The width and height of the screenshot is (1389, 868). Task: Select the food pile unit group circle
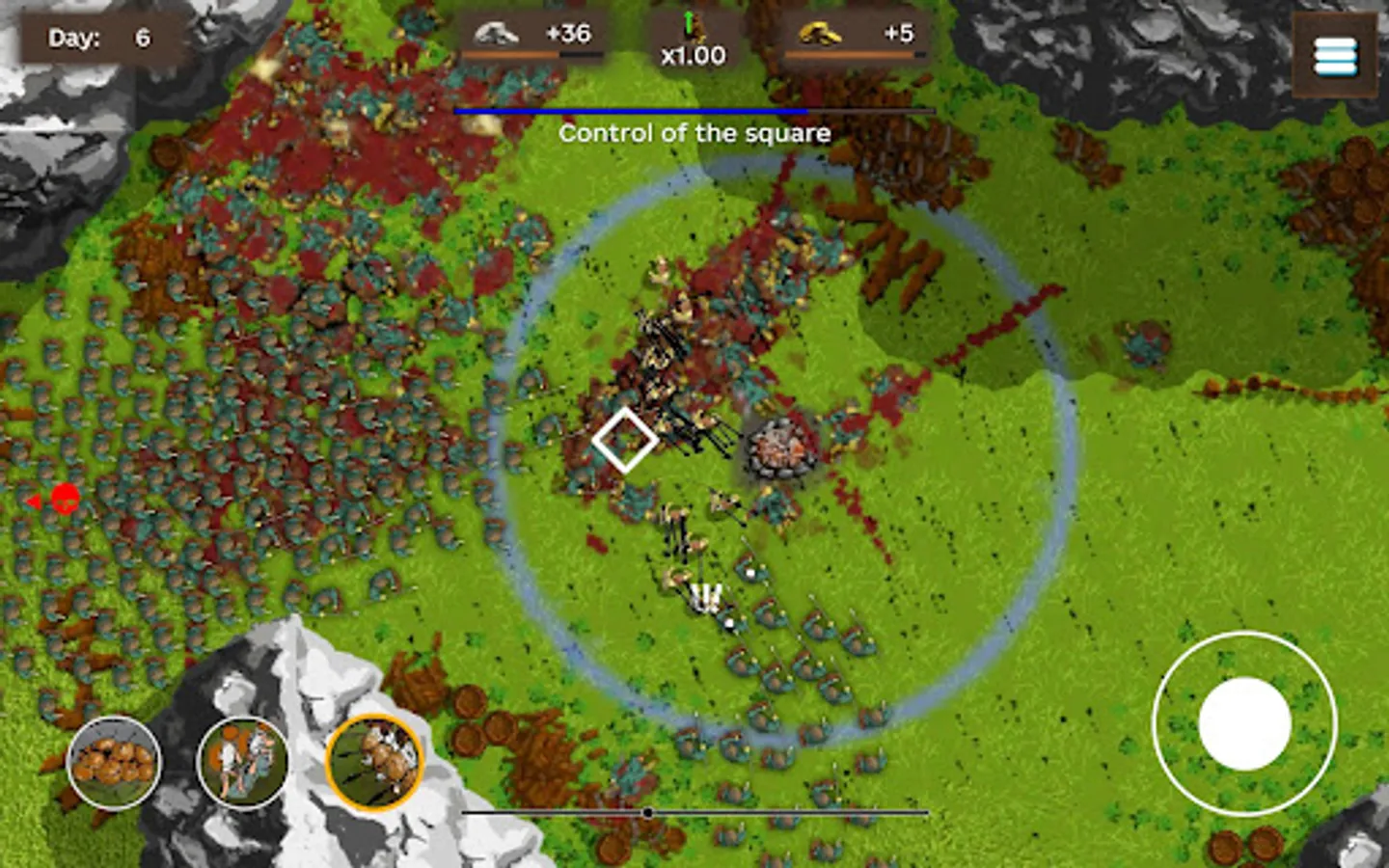(113, 762)
